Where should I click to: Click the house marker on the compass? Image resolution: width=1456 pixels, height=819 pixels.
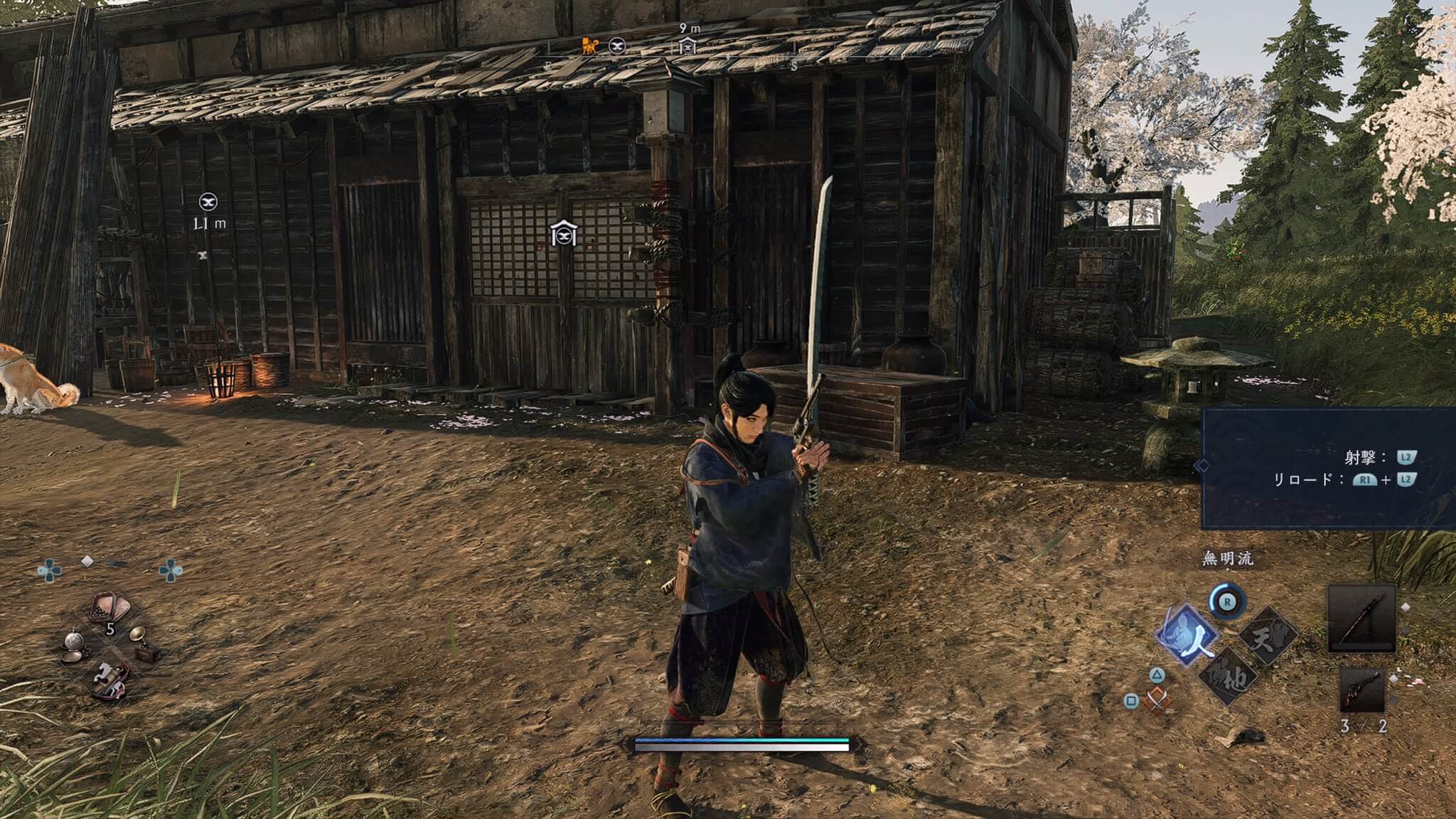click(x=687, y=47)
